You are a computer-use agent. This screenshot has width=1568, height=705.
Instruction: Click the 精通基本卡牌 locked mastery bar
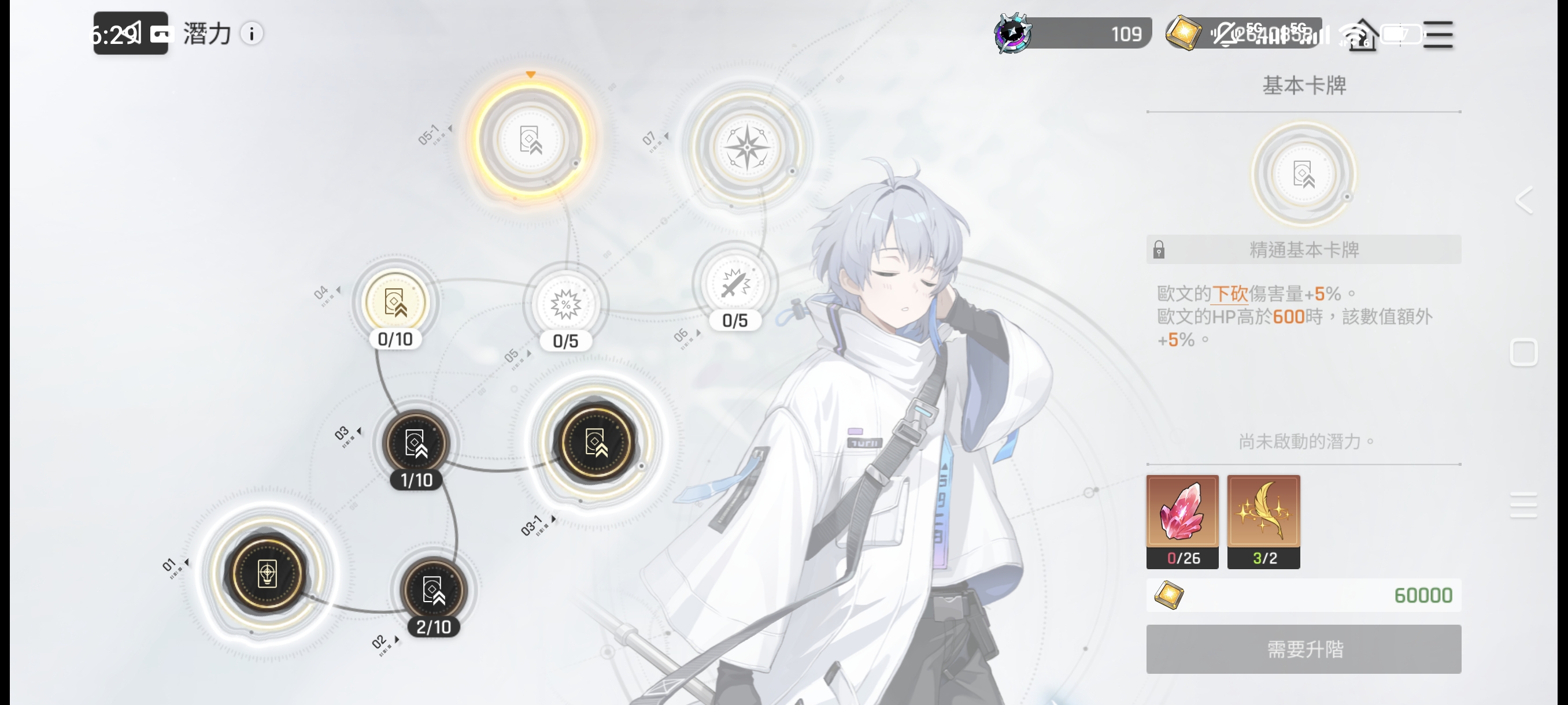1303,250
